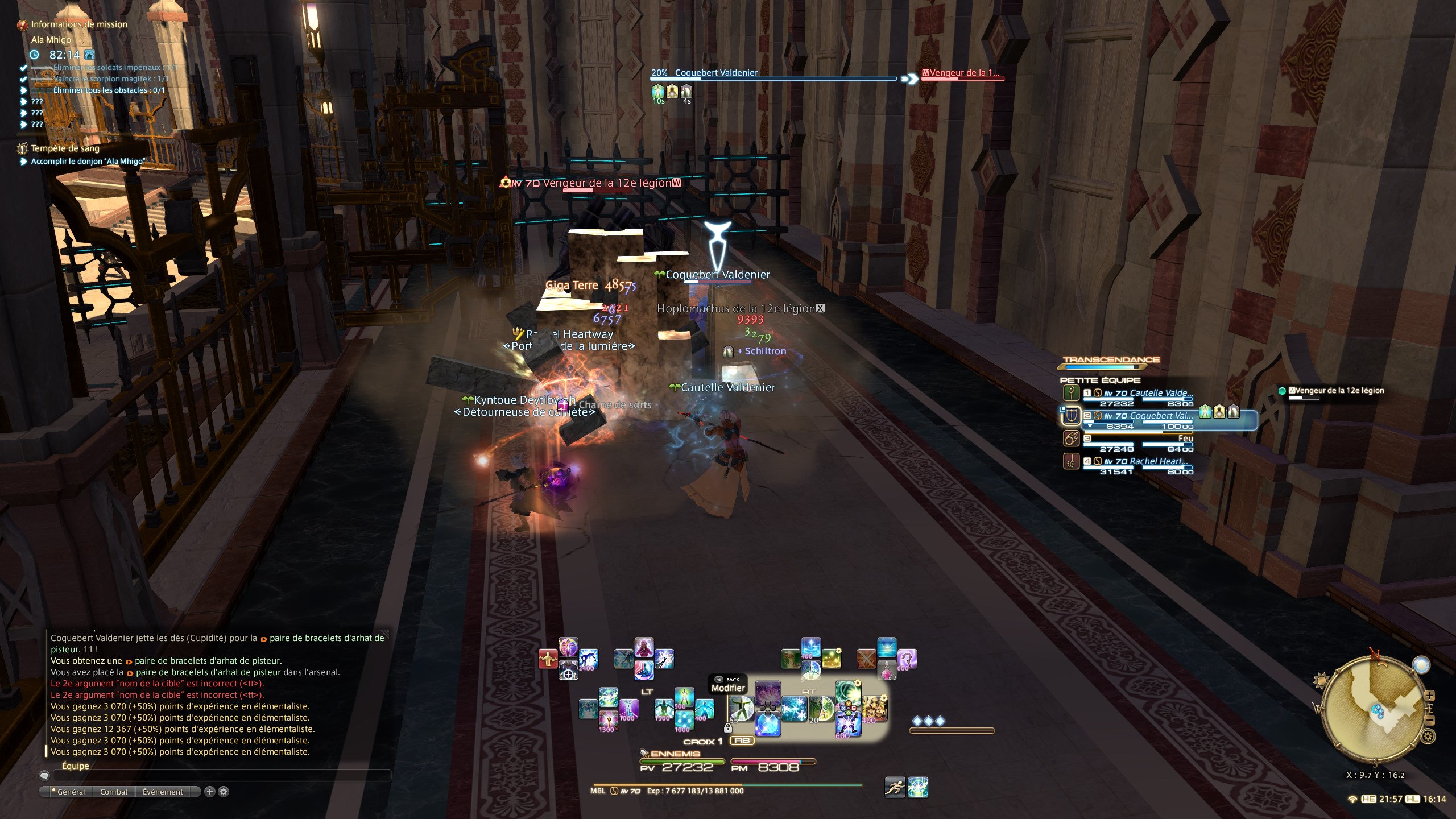Screen dimensions: 1456x819
Task: Use the pink potion item slot
Action: point(887,671)
